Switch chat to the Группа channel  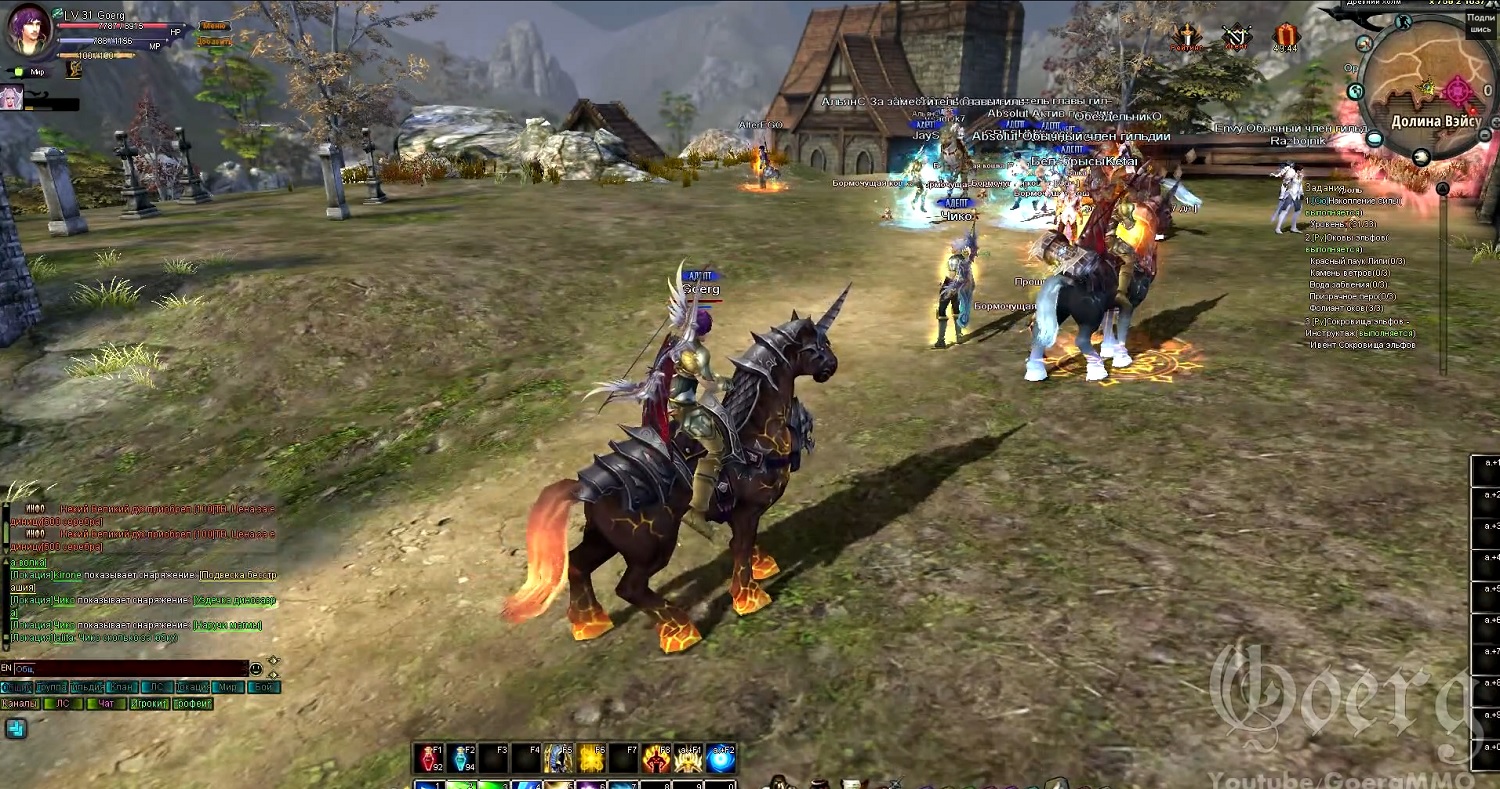click(x=51, y=687)
